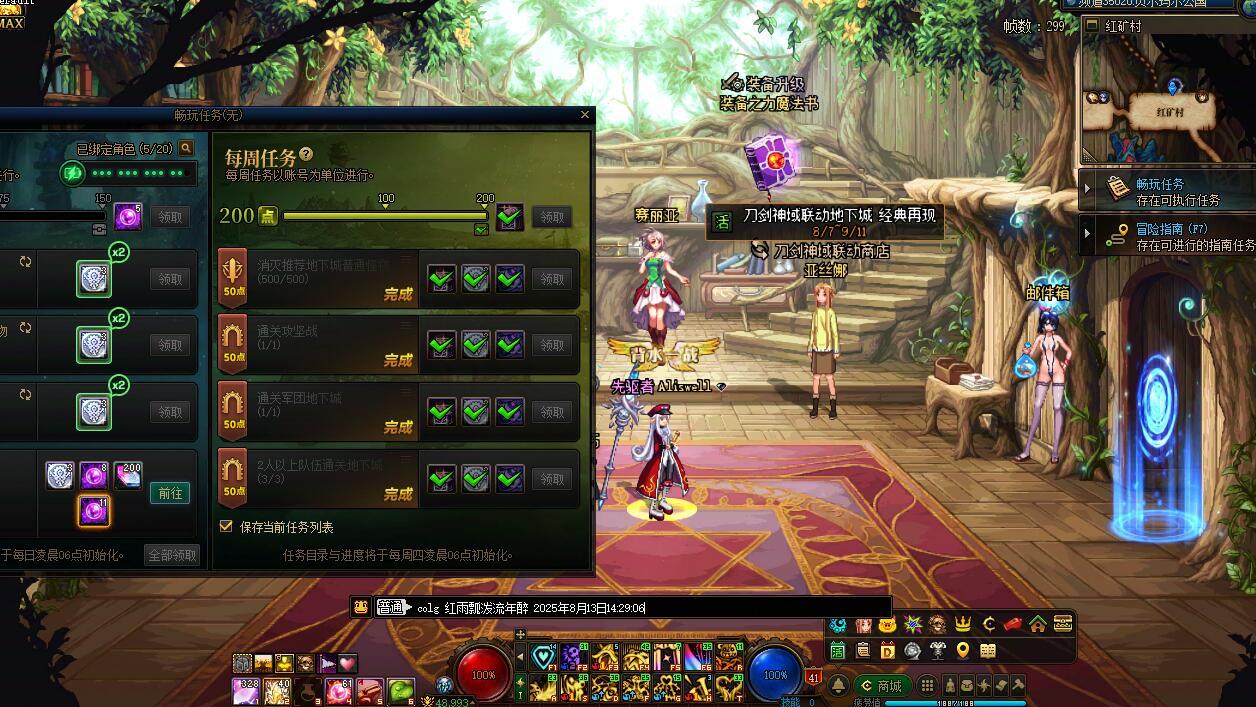1256x707 pixels.
Task: Claim all rewards with 全部领取
Action: click(172, 555)
